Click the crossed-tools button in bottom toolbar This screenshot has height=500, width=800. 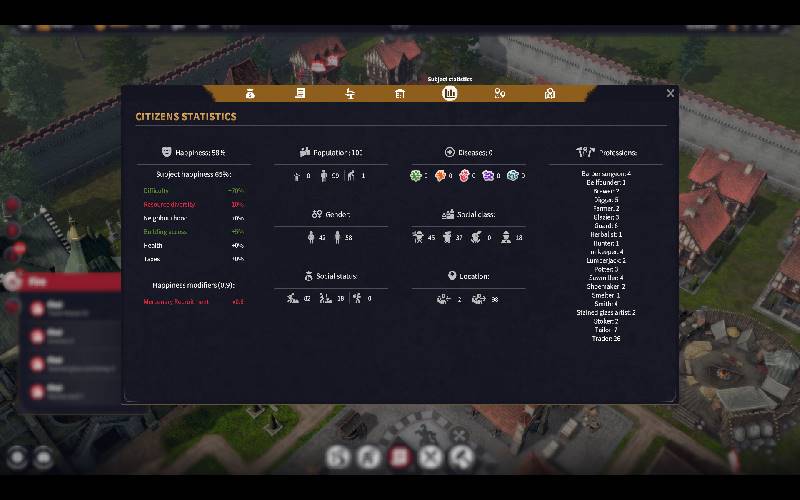coord(430,457)
